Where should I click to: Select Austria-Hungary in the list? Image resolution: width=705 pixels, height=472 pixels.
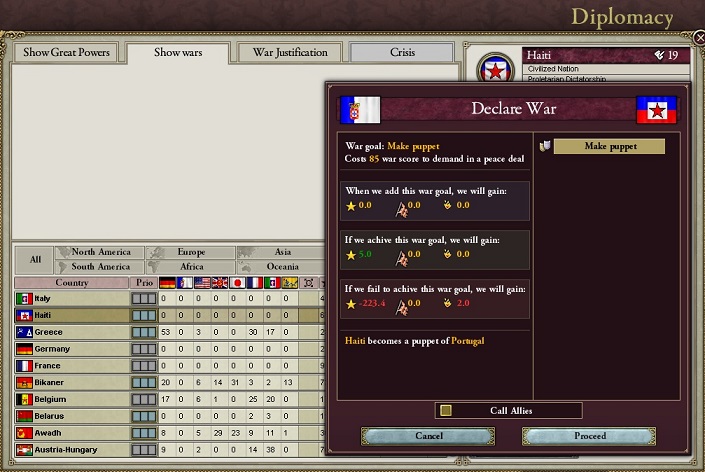click(x=70, y=450)
